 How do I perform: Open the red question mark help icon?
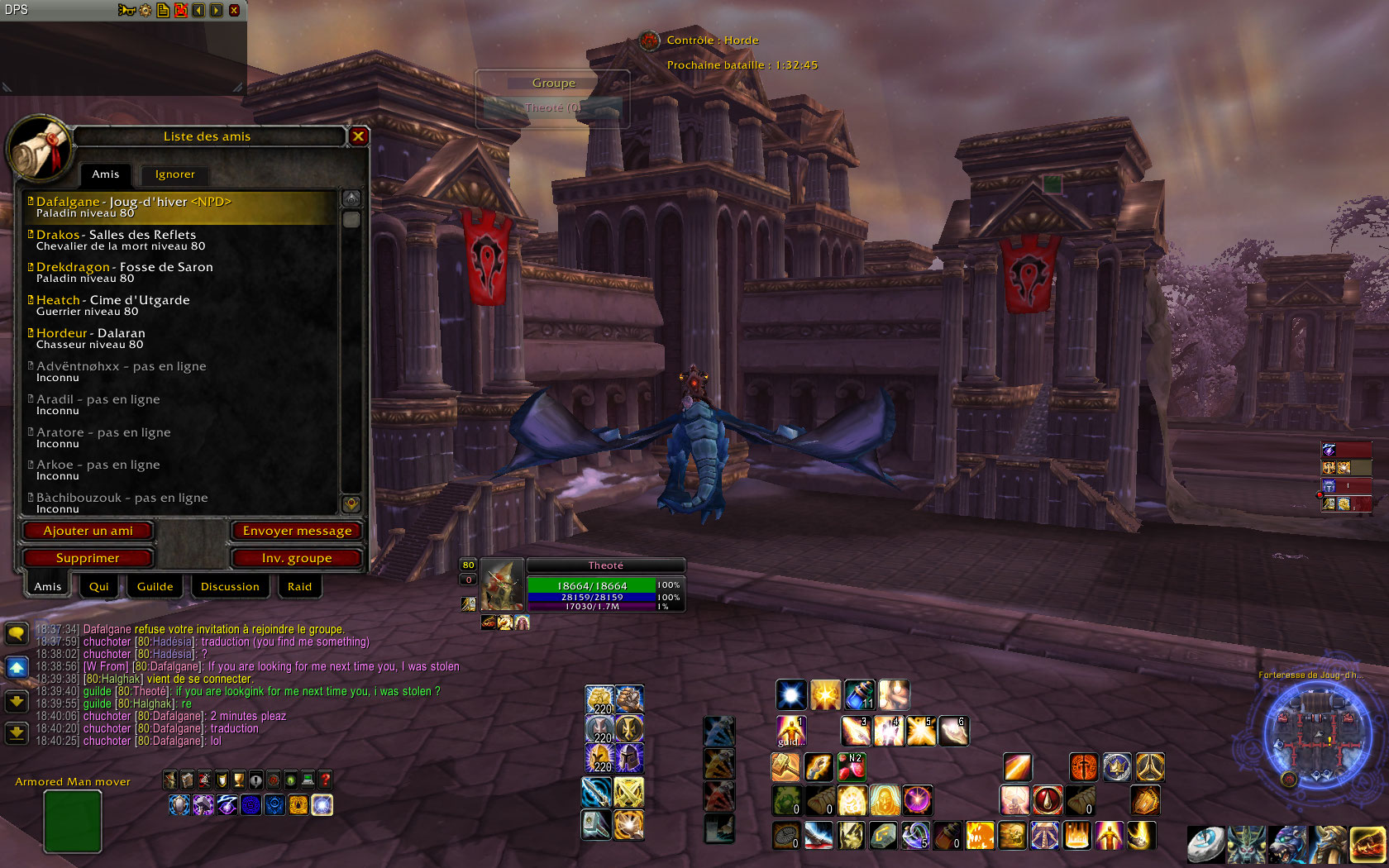coord(325,780)
